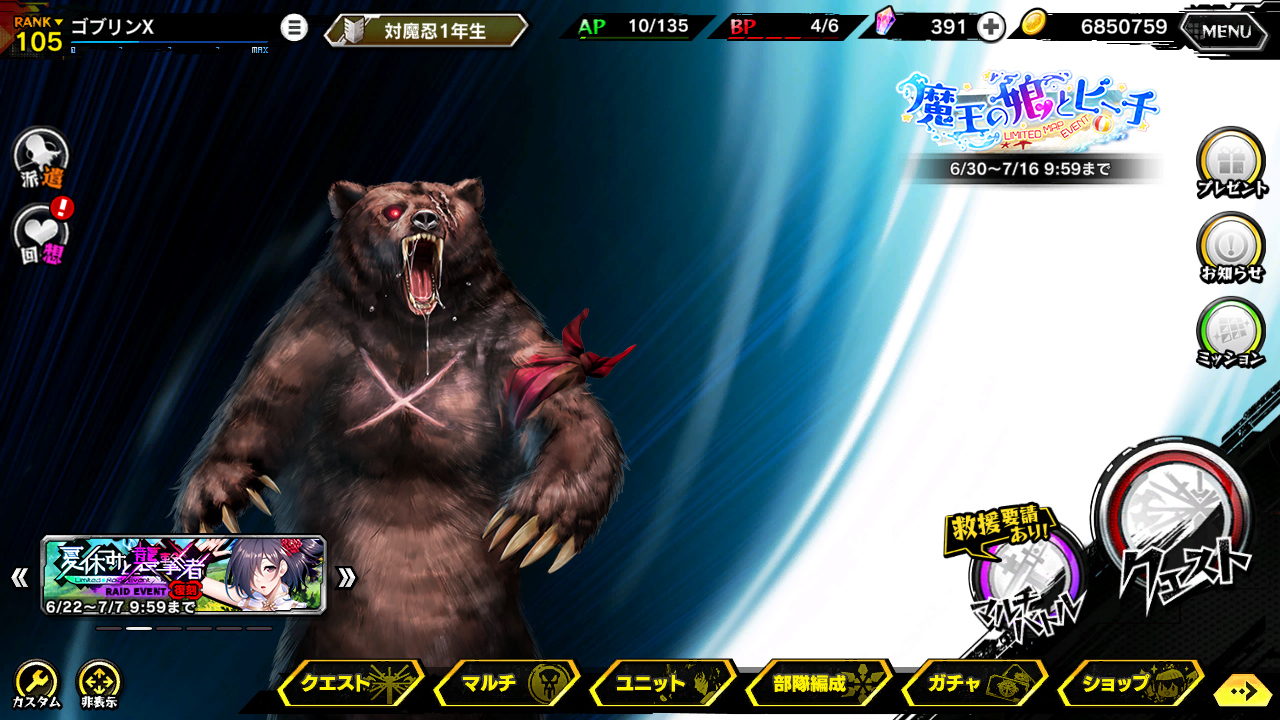The height and width of the screenshot is (720, 1280).
Task: Show the next banner with right arrows
Action: pos(346,577)
